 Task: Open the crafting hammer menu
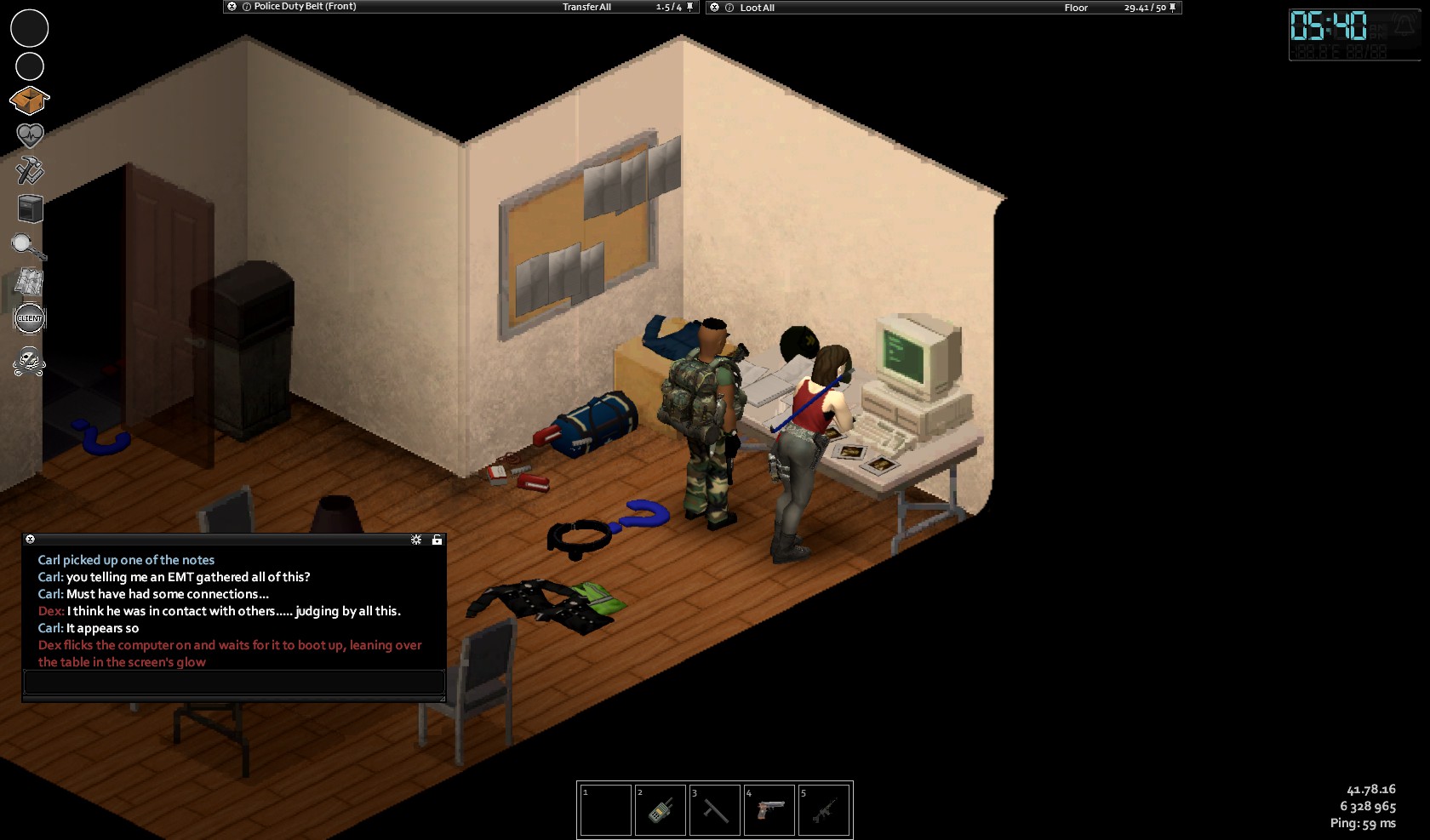tap(30, 170)
